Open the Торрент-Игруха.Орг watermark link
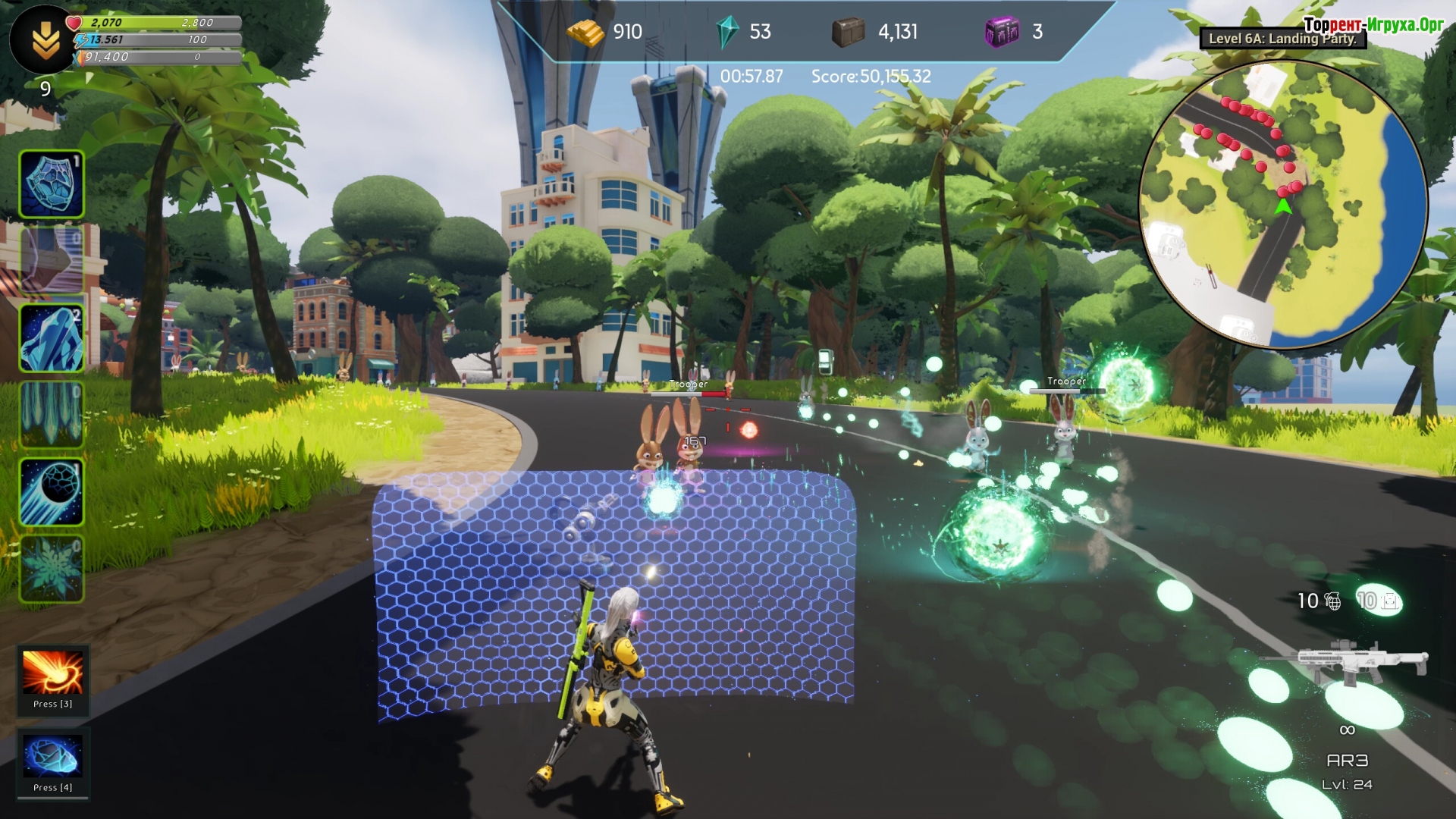This screenshot has width=1456, height=819. pyautogui.click(x=1373, y=24)
